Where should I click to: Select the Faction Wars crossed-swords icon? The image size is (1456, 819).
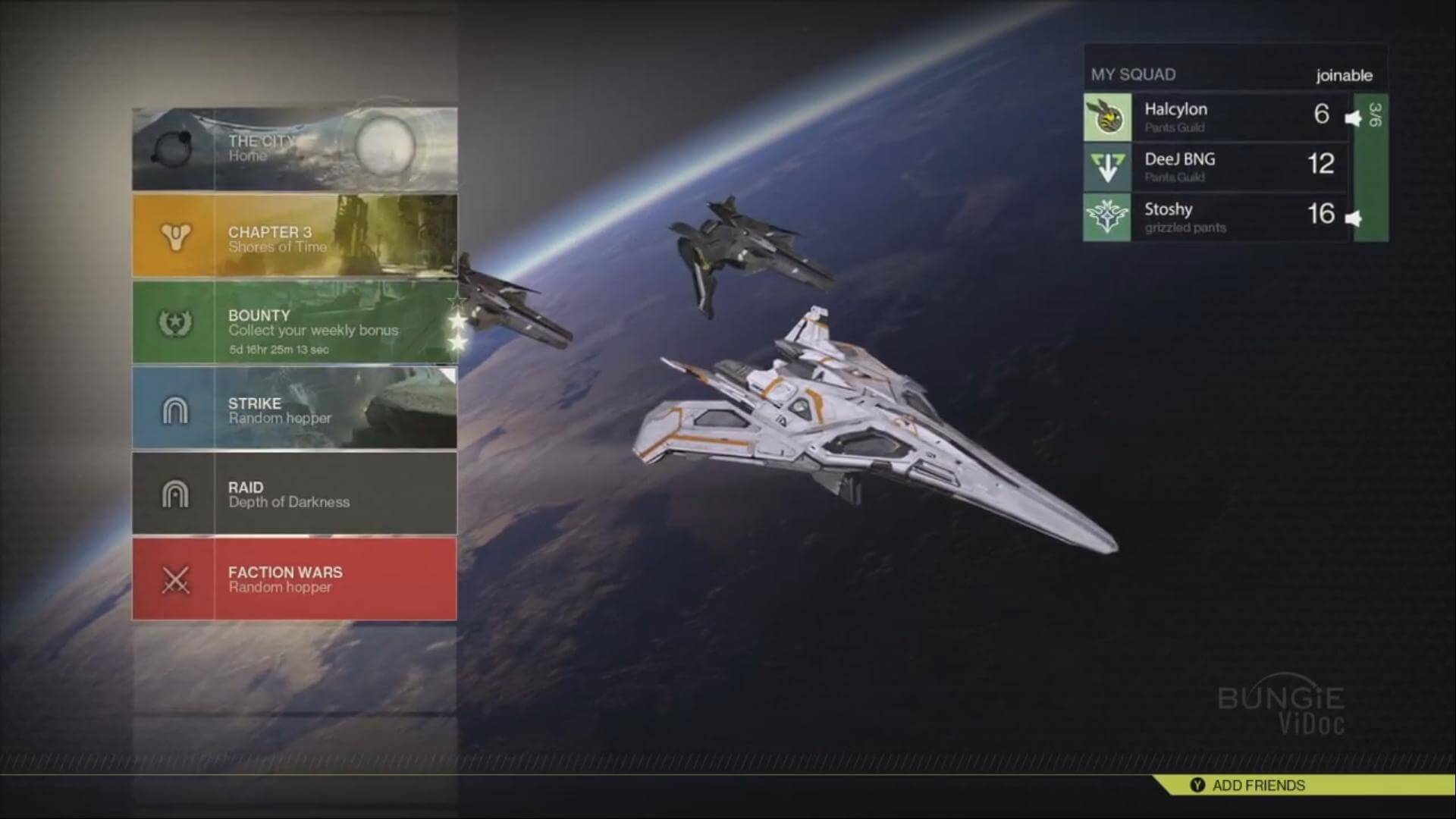pyautogui.click(x=174, y=579)
